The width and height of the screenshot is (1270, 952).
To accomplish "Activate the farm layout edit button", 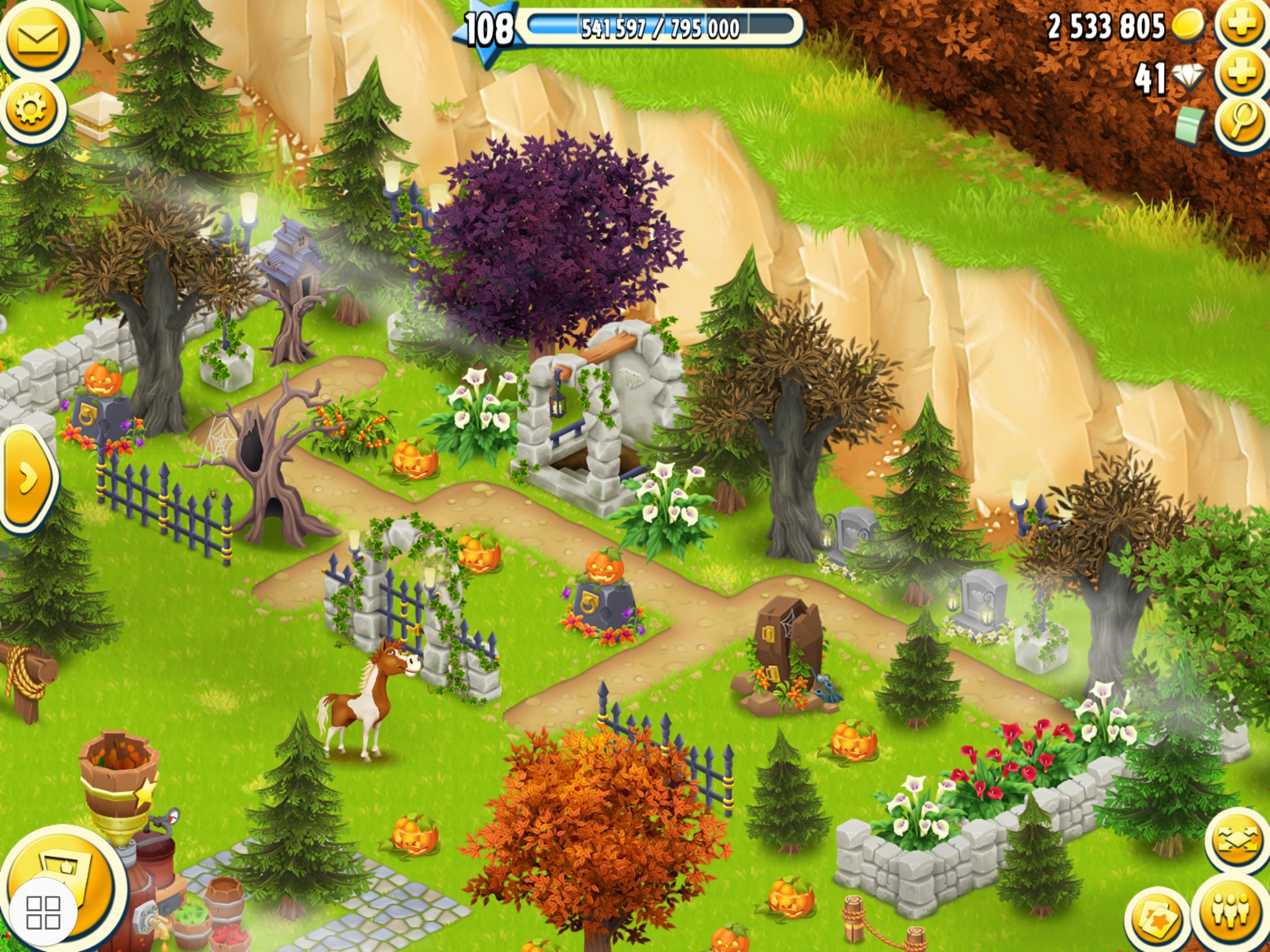I will point(1238,840).
